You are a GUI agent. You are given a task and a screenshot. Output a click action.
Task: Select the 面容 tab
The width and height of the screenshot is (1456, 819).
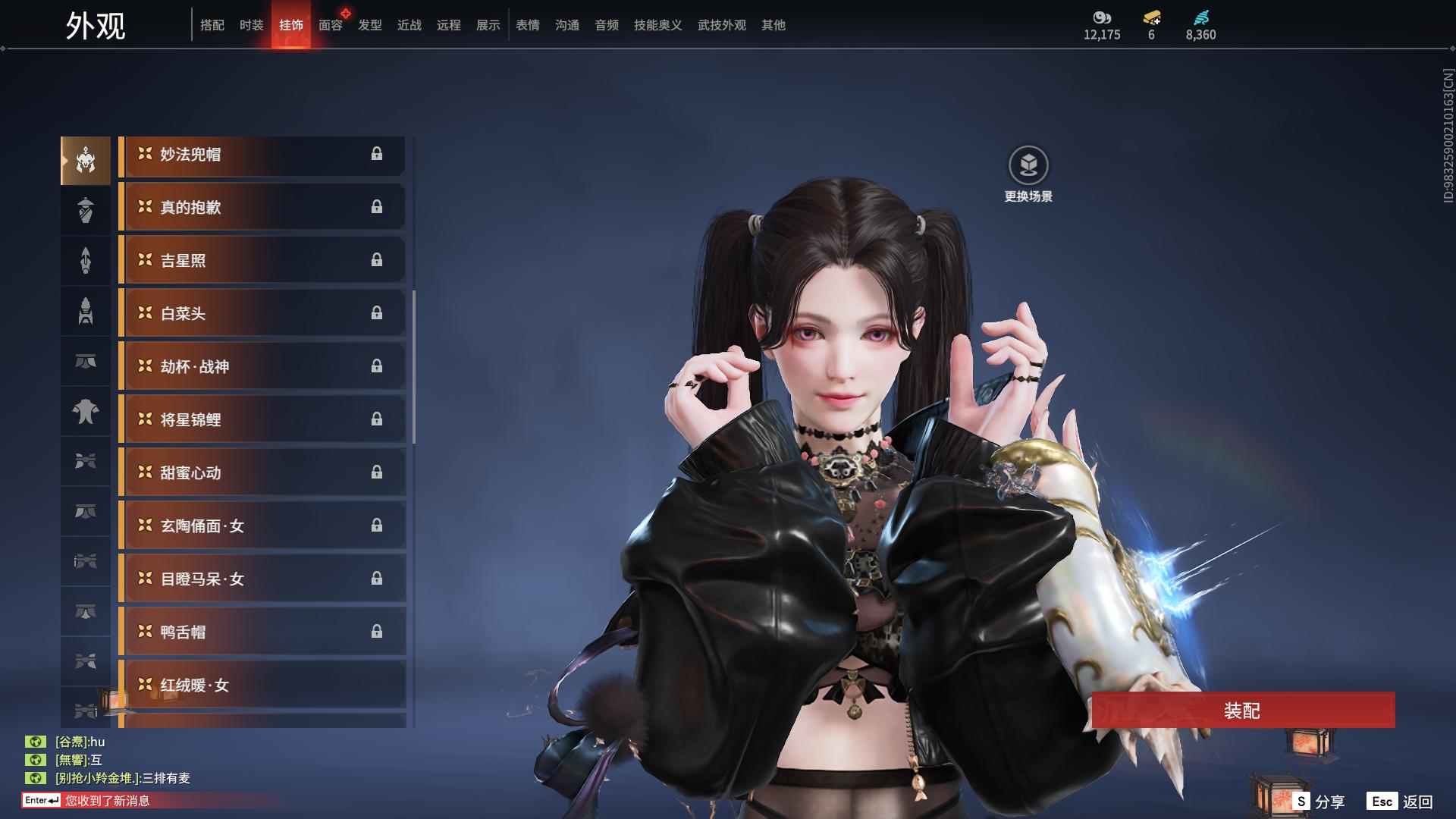click(x=330, y=25)
